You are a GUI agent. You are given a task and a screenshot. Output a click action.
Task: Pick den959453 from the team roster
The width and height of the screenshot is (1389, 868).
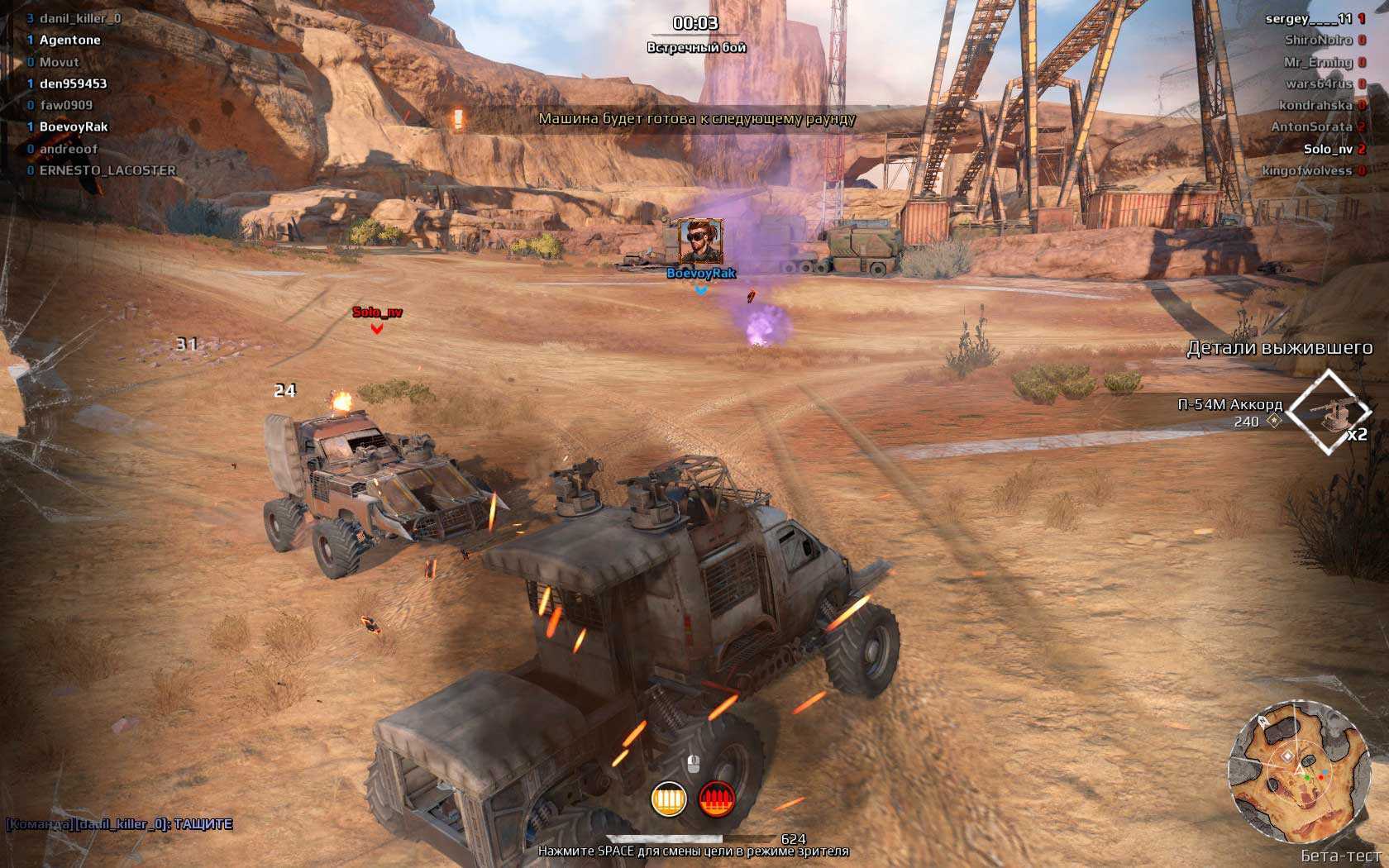point(74,83)
